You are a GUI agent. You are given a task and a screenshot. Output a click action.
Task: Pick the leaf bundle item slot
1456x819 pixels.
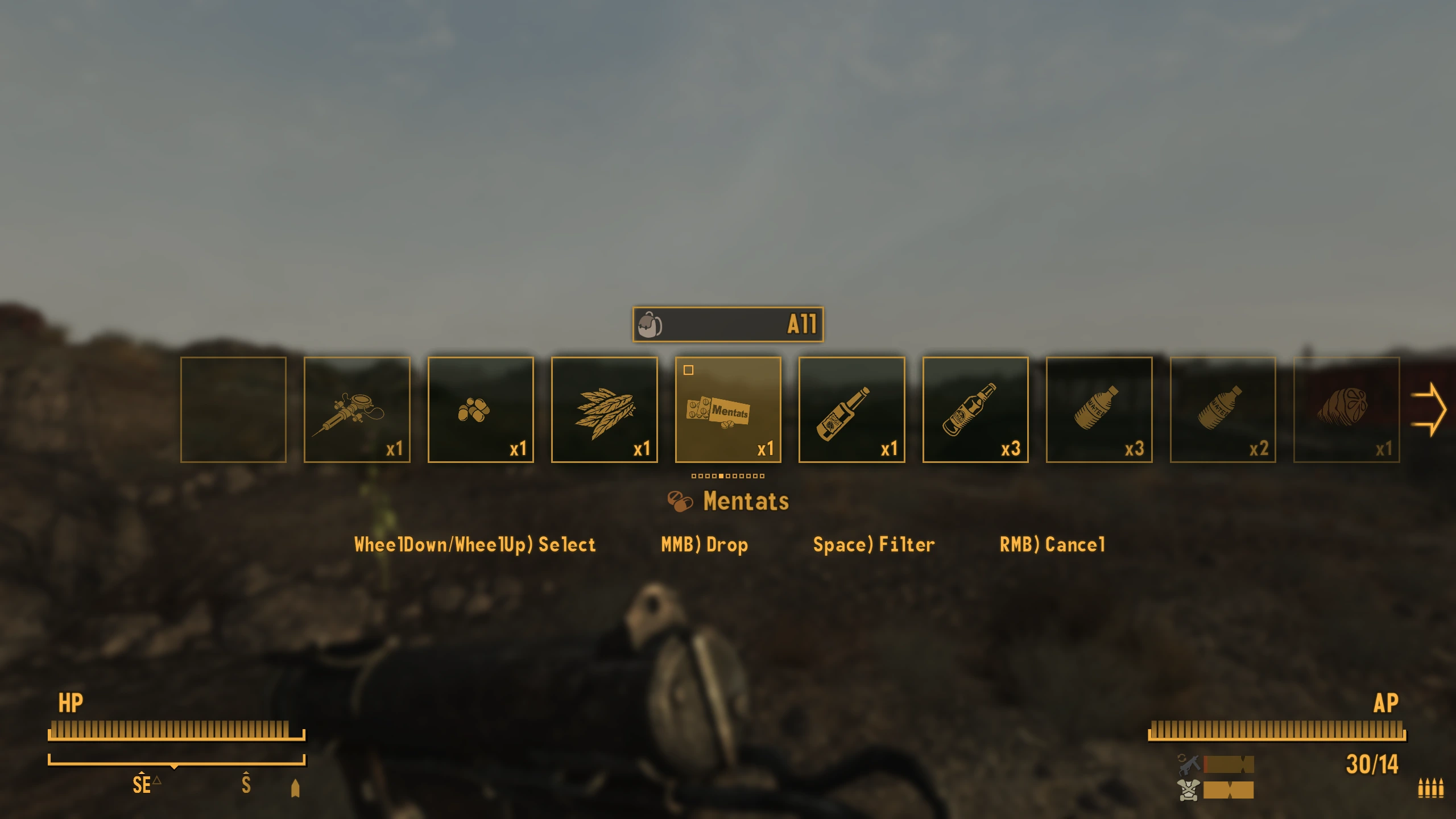tap(604, 409)
